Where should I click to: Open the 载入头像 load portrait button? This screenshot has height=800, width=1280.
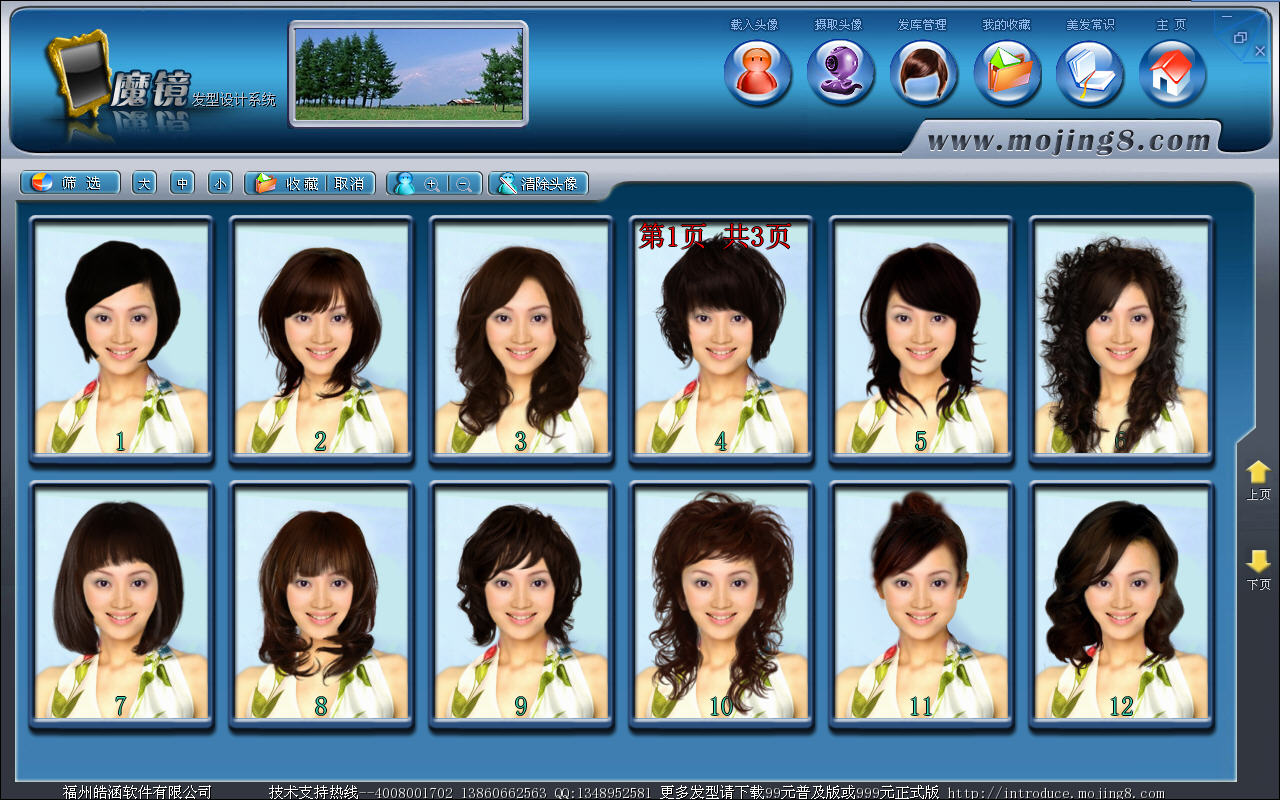[x=757, y=73]
